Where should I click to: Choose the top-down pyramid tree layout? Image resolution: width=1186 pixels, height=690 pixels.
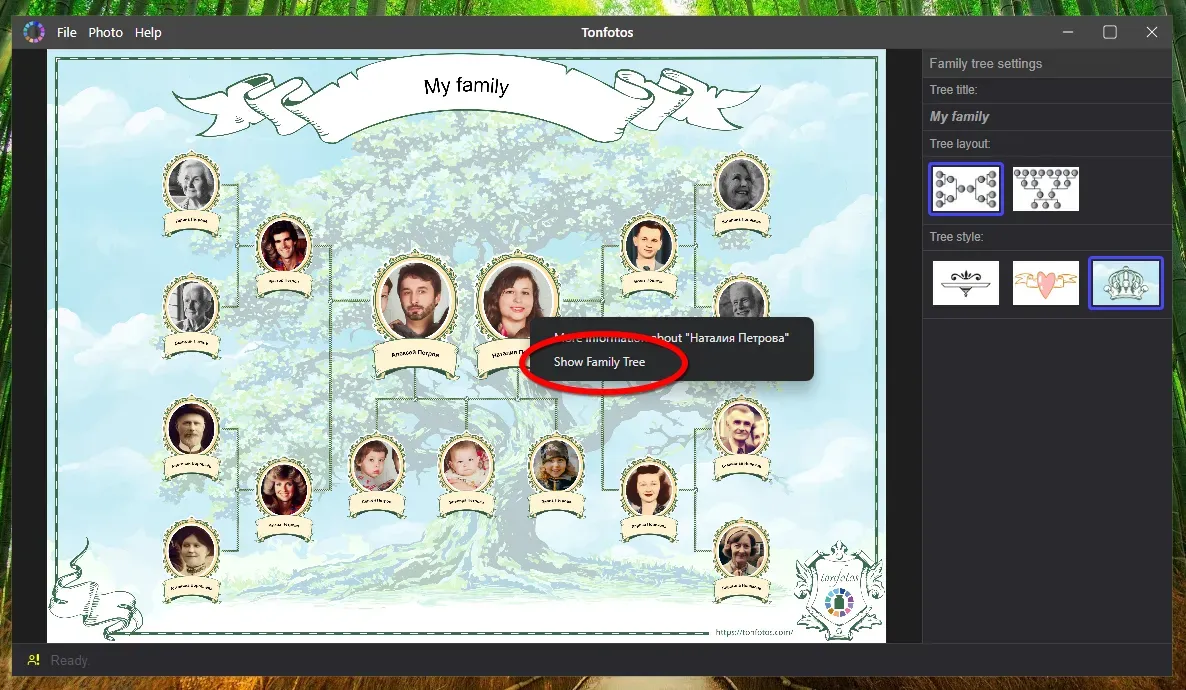click(x=1045, y=189)
